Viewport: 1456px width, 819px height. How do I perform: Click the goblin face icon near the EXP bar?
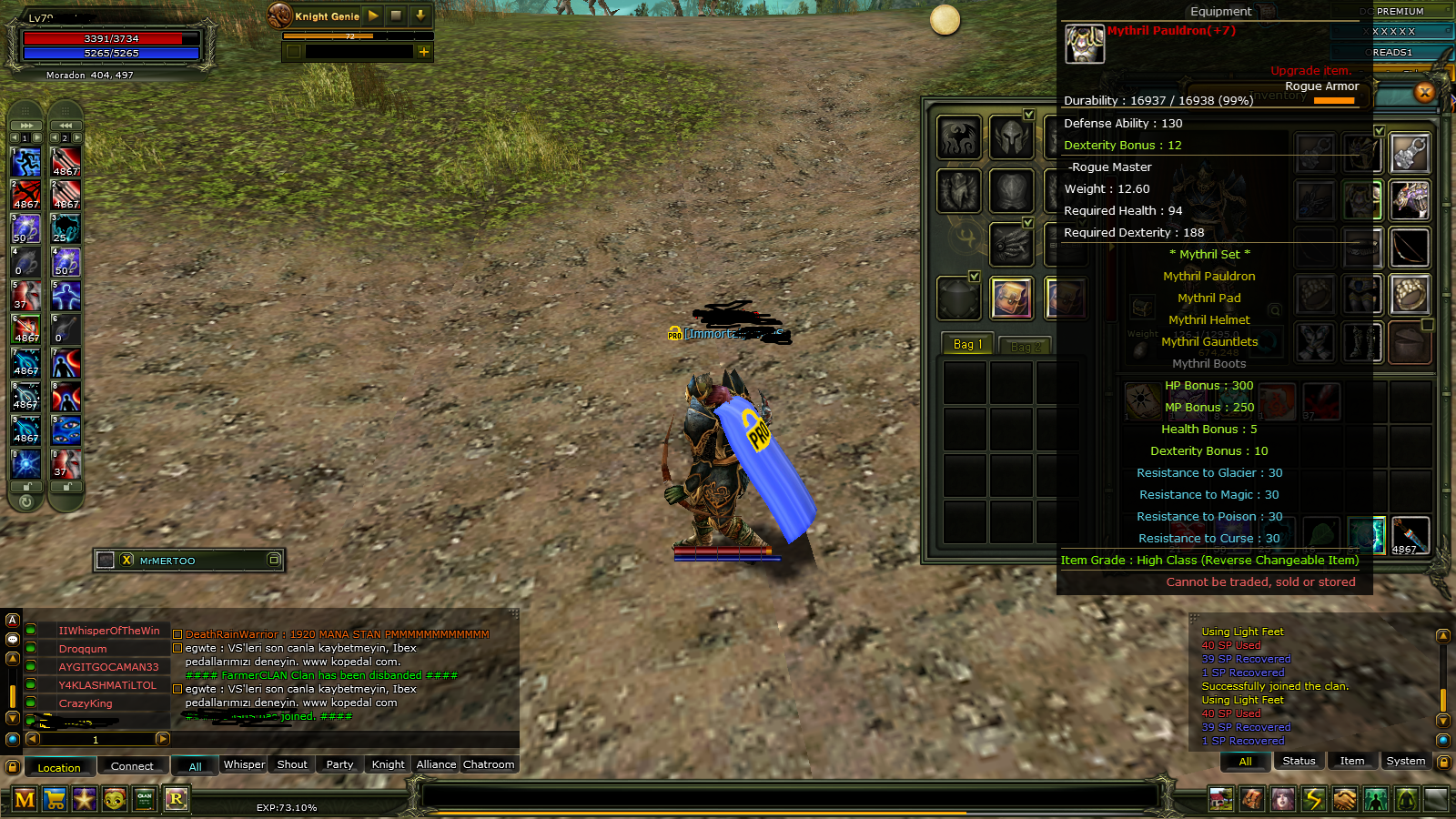(115, 799)
